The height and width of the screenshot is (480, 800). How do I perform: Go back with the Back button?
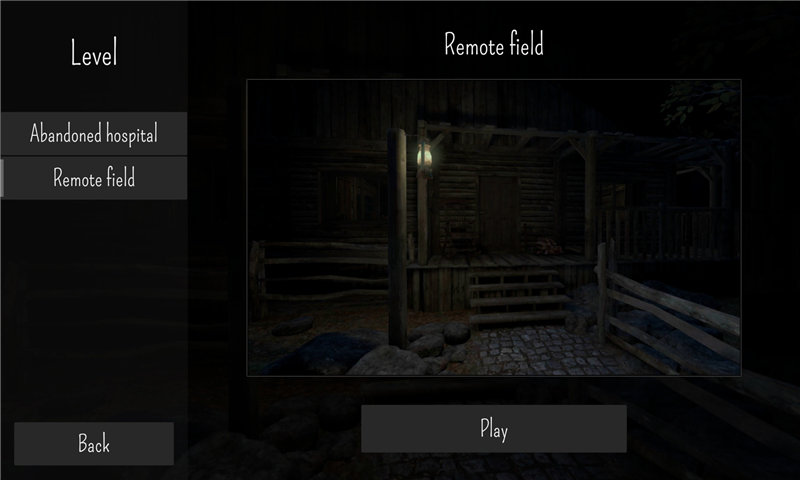(94, 443)
